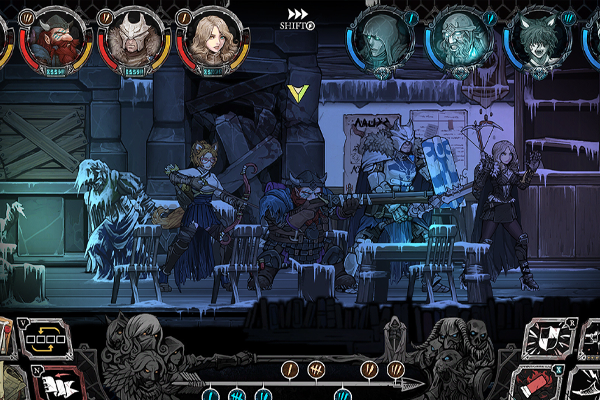Activate the red flag retreat skill
The height and width of the screenshot is (400, 600).
[x=56, y=385]
